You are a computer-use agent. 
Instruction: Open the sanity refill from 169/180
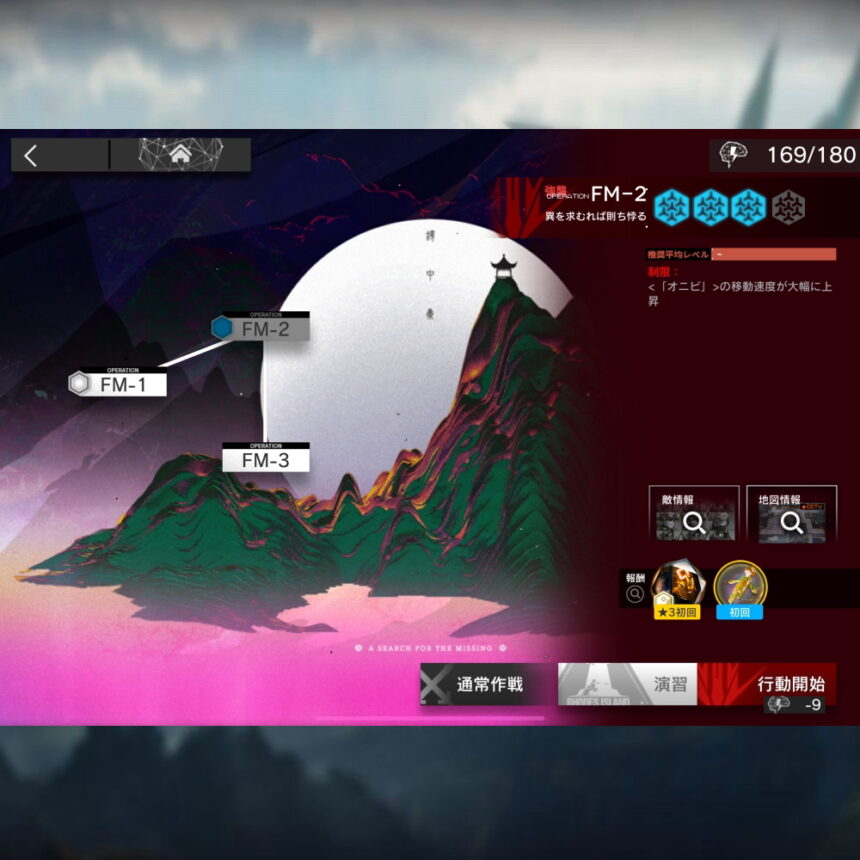787,155
